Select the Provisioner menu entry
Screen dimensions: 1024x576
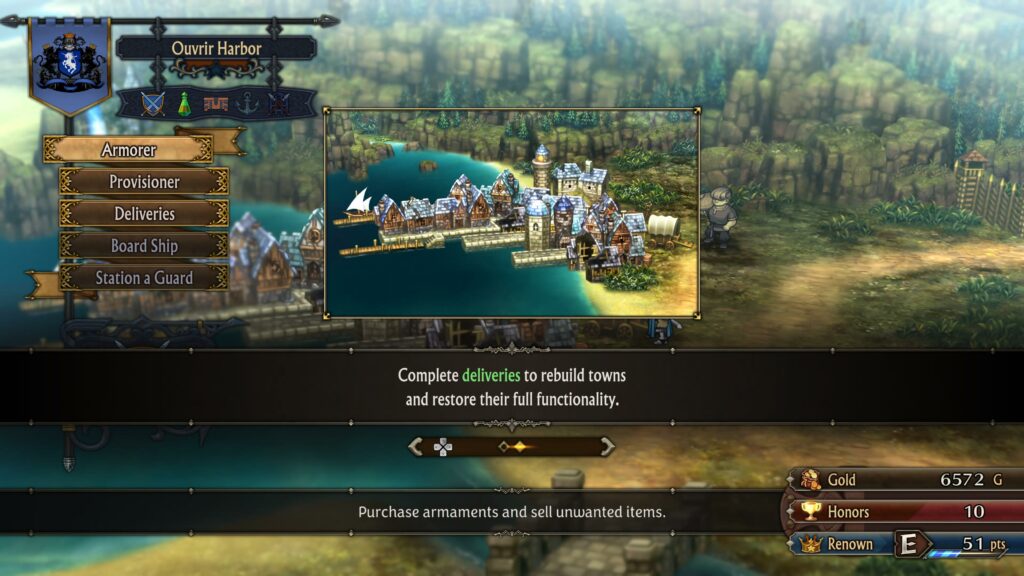coord(144,182)
